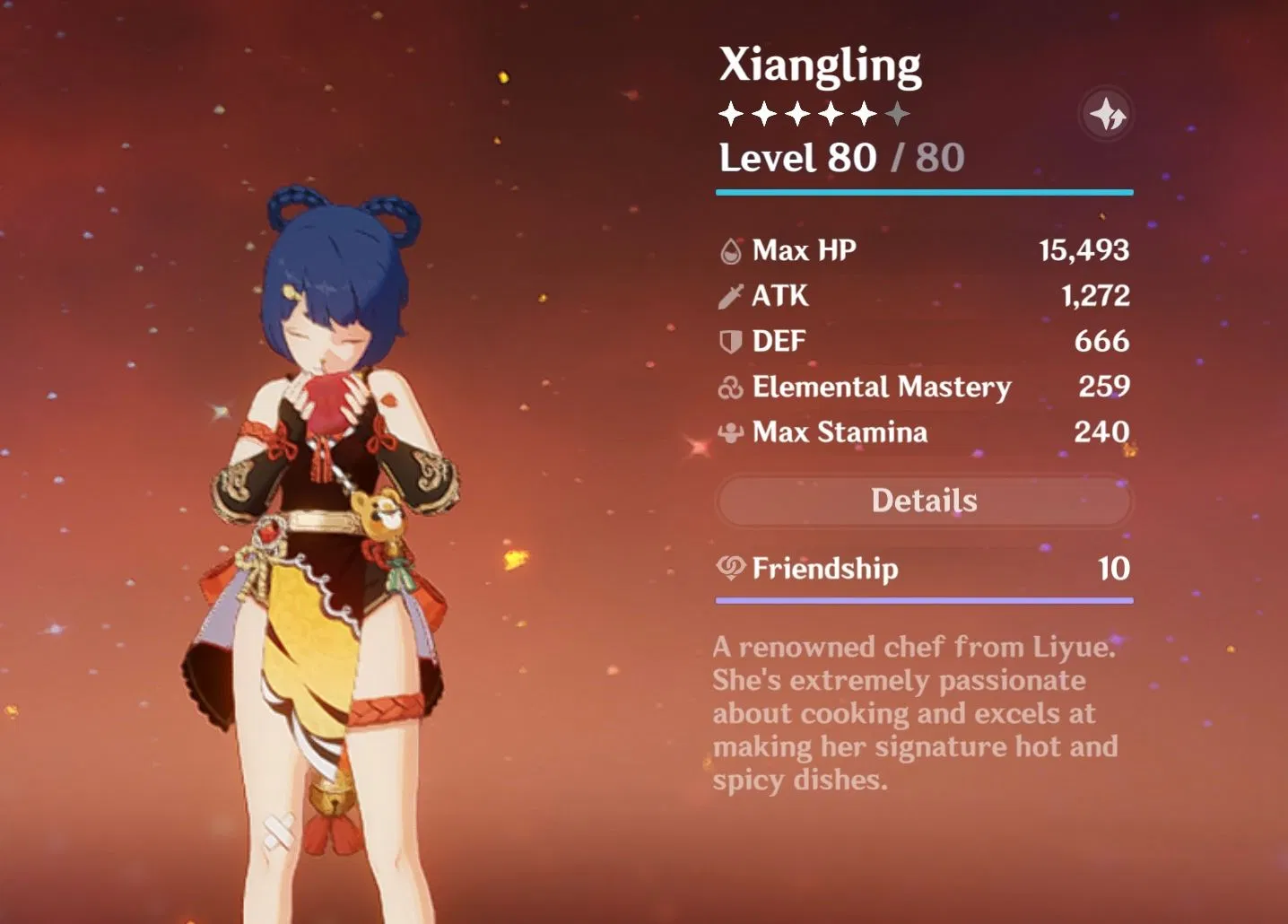Click the Max HP value 15,493
Screen dimensions: 1288x924
tap(1083, 250)
